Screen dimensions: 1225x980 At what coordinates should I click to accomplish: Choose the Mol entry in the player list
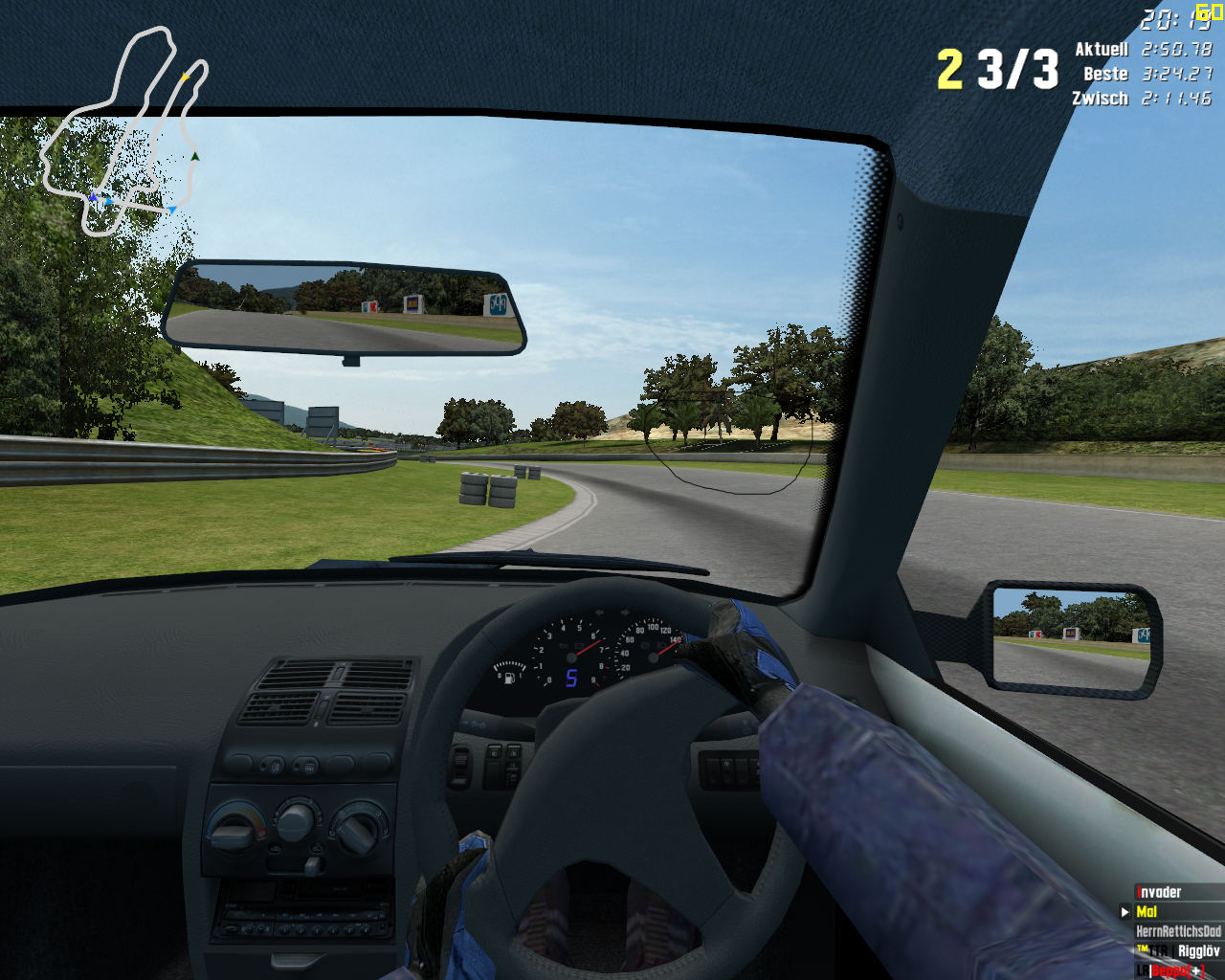[x=1147, y=912]
